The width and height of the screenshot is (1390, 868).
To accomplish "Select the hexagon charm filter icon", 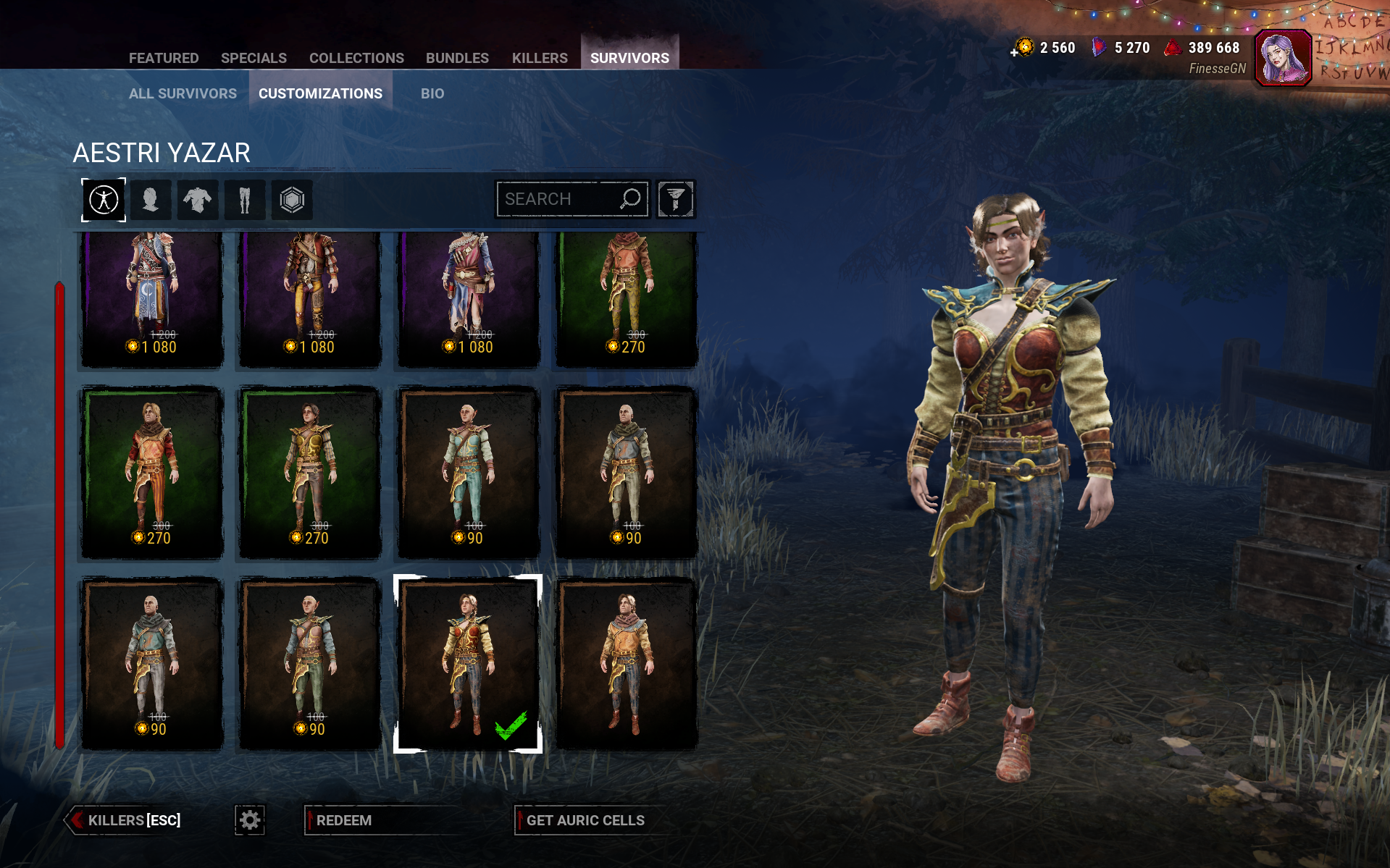I will pyautogui.click(x=292, y=200).
